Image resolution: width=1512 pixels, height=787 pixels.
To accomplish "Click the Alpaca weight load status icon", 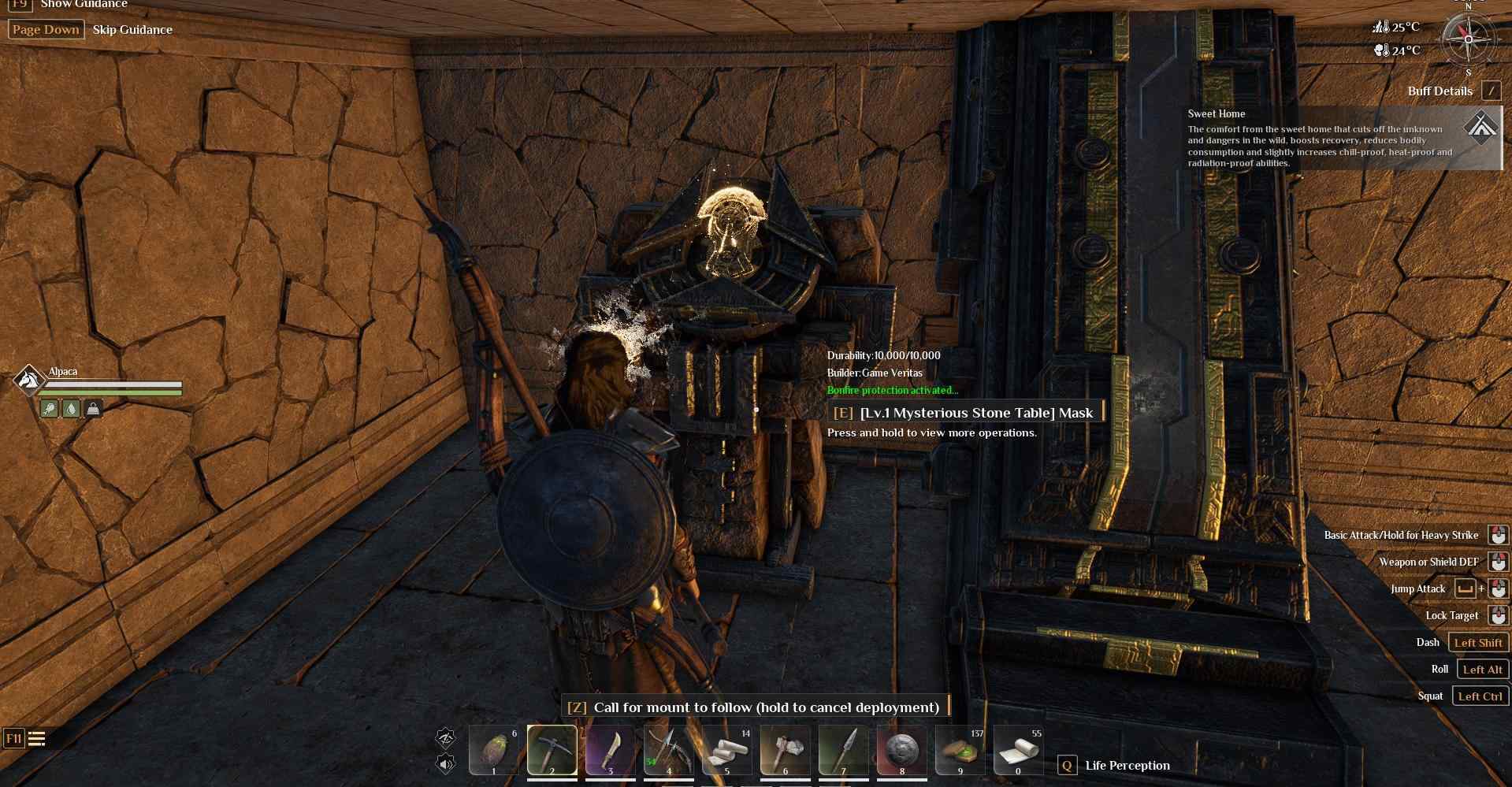I will click(93, 408).
